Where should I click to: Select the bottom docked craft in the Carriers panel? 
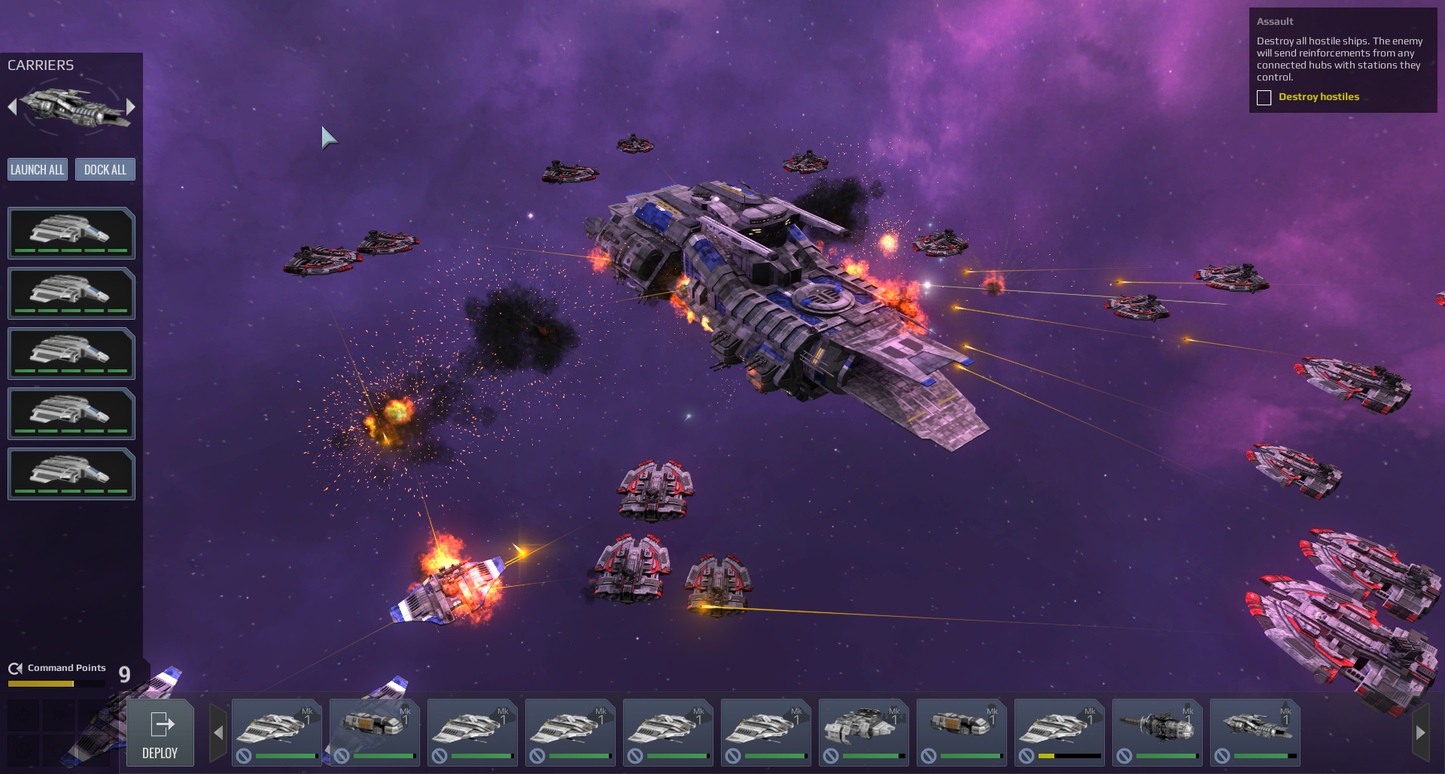(71, 473)
